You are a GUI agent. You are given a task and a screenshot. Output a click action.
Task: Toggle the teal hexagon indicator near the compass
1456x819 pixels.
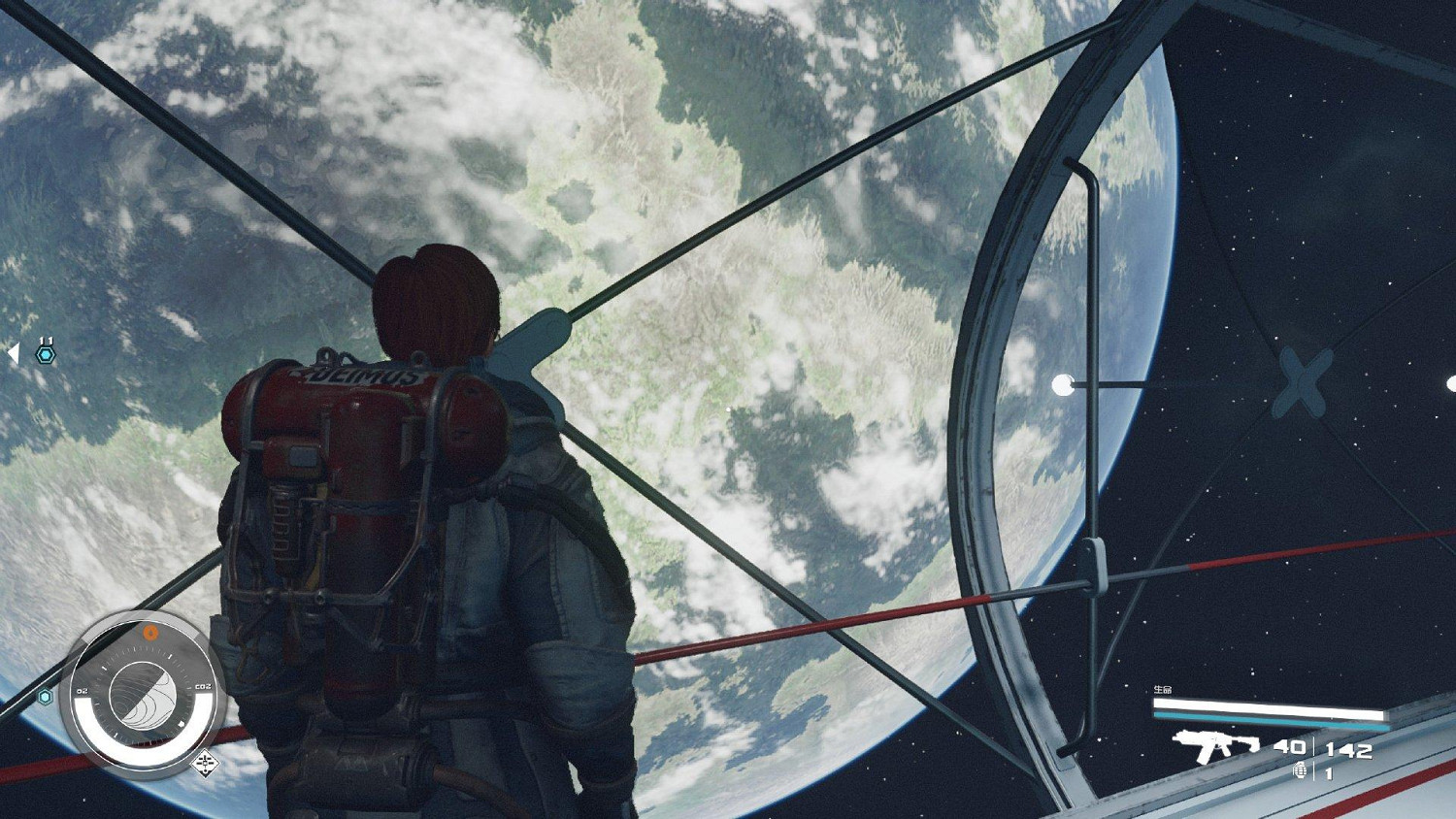click(x=45, y=696)
